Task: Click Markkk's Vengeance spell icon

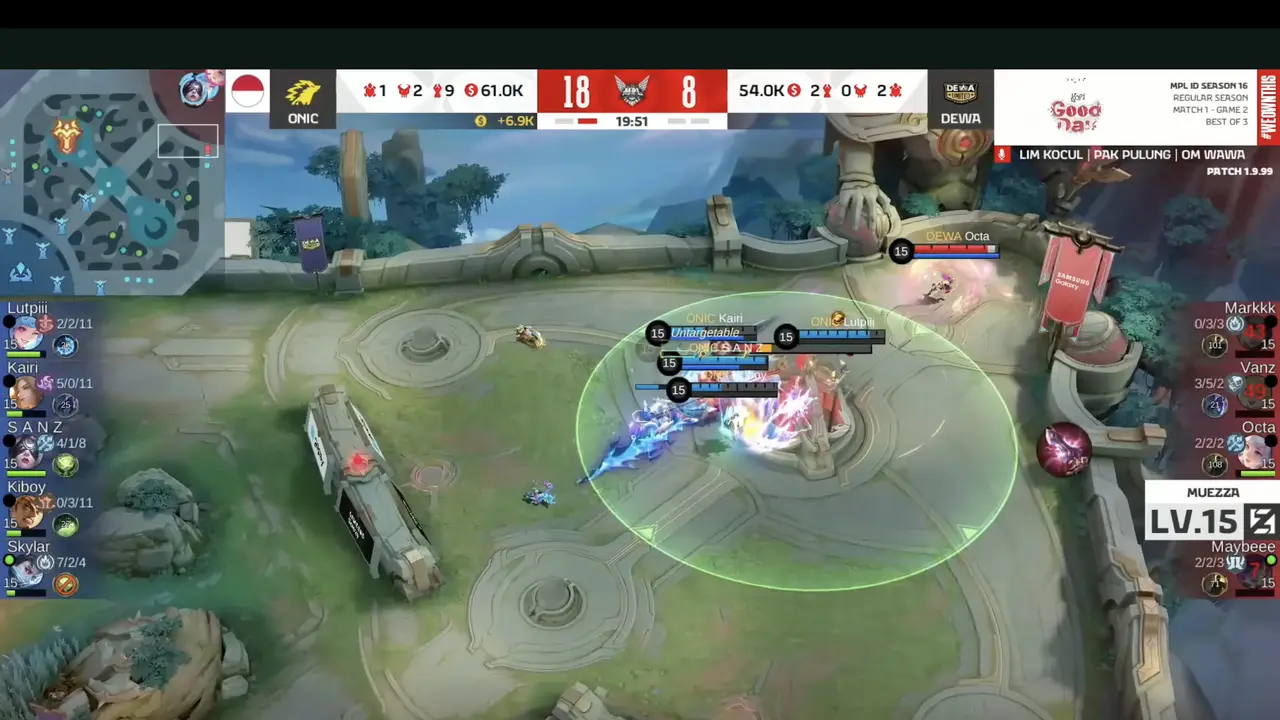Action: [1235, 324]
